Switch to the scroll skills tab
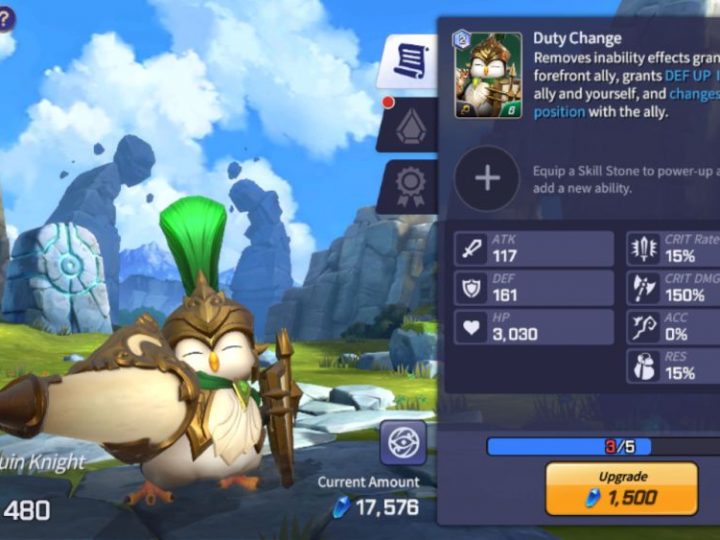 pyautogui.click(x=408, y=63)
